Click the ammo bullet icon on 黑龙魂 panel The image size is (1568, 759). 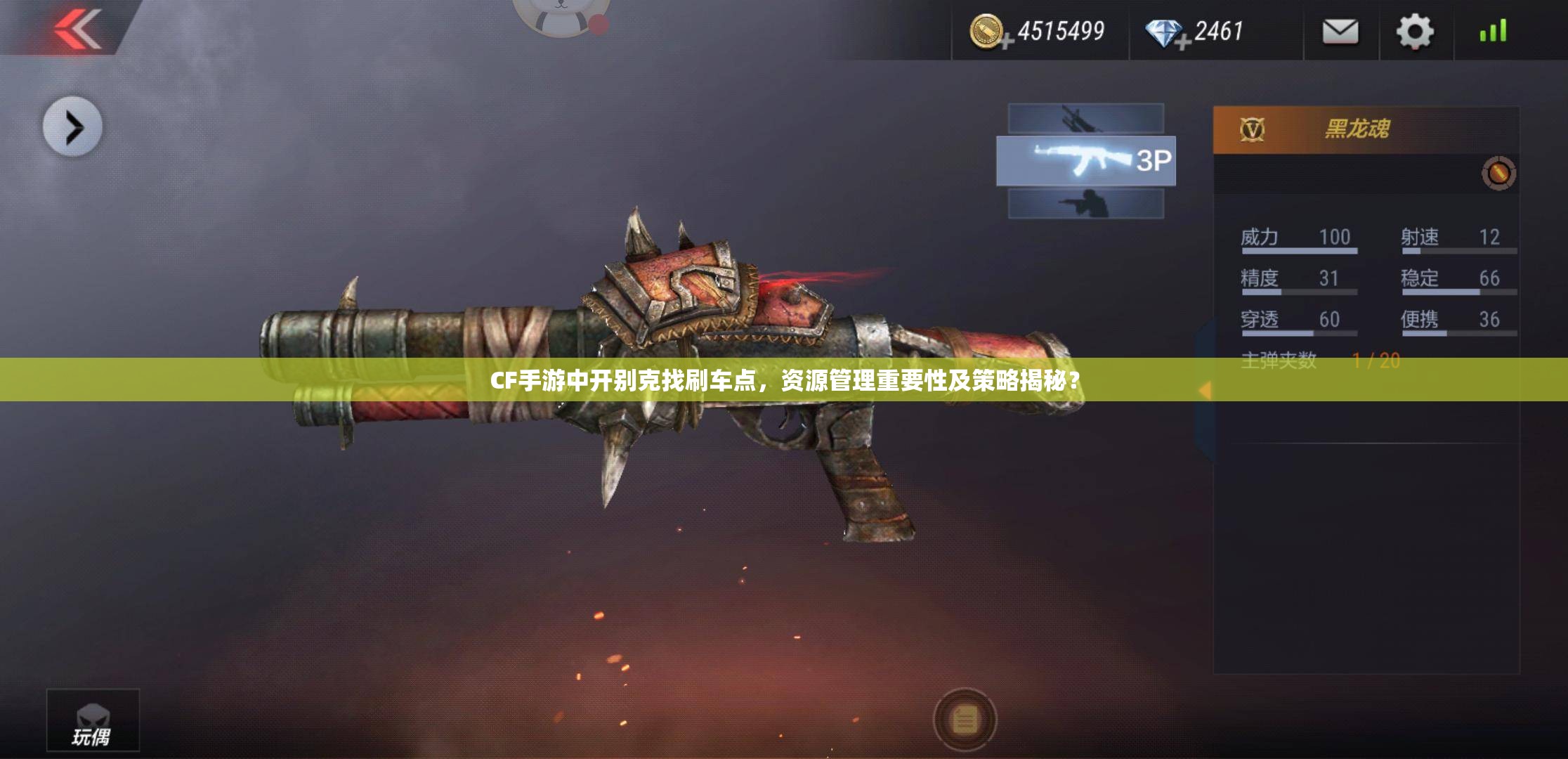1498,173
